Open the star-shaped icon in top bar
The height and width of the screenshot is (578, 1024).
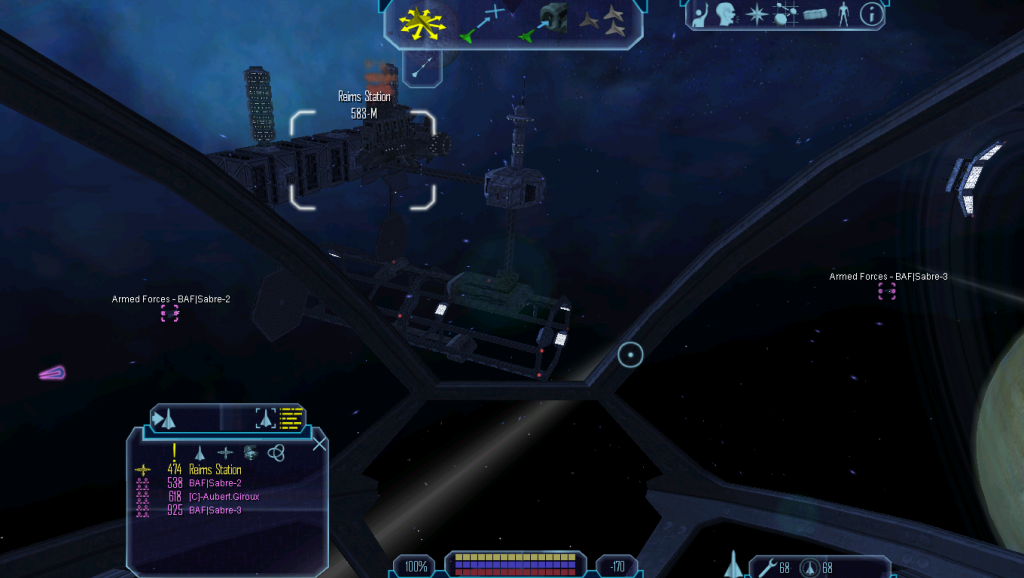click(x=757, y=14)
